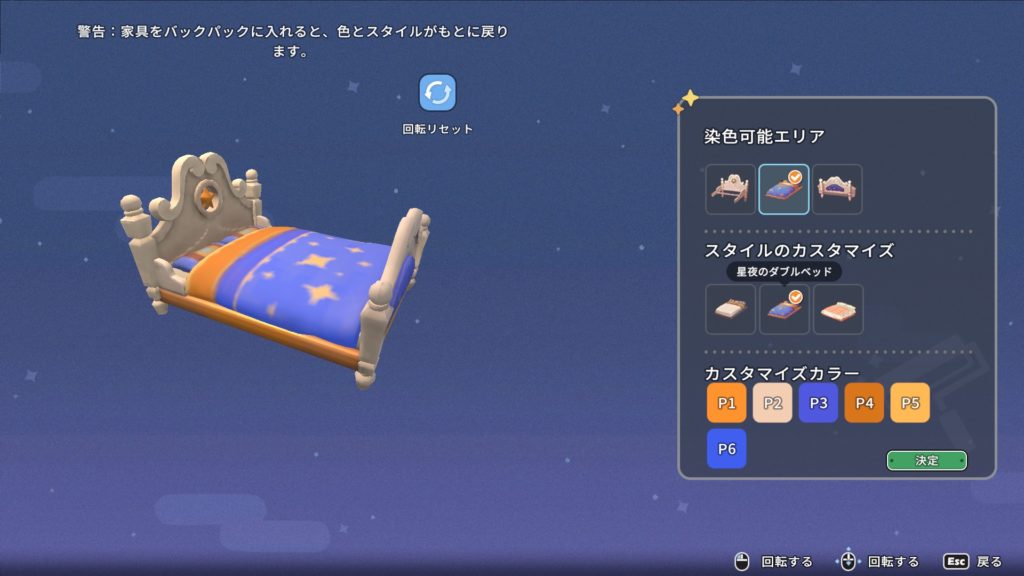The image size is (1024, 576).
Task: Select the headboard dye area thumbnail
Action: tap(837, 189)
